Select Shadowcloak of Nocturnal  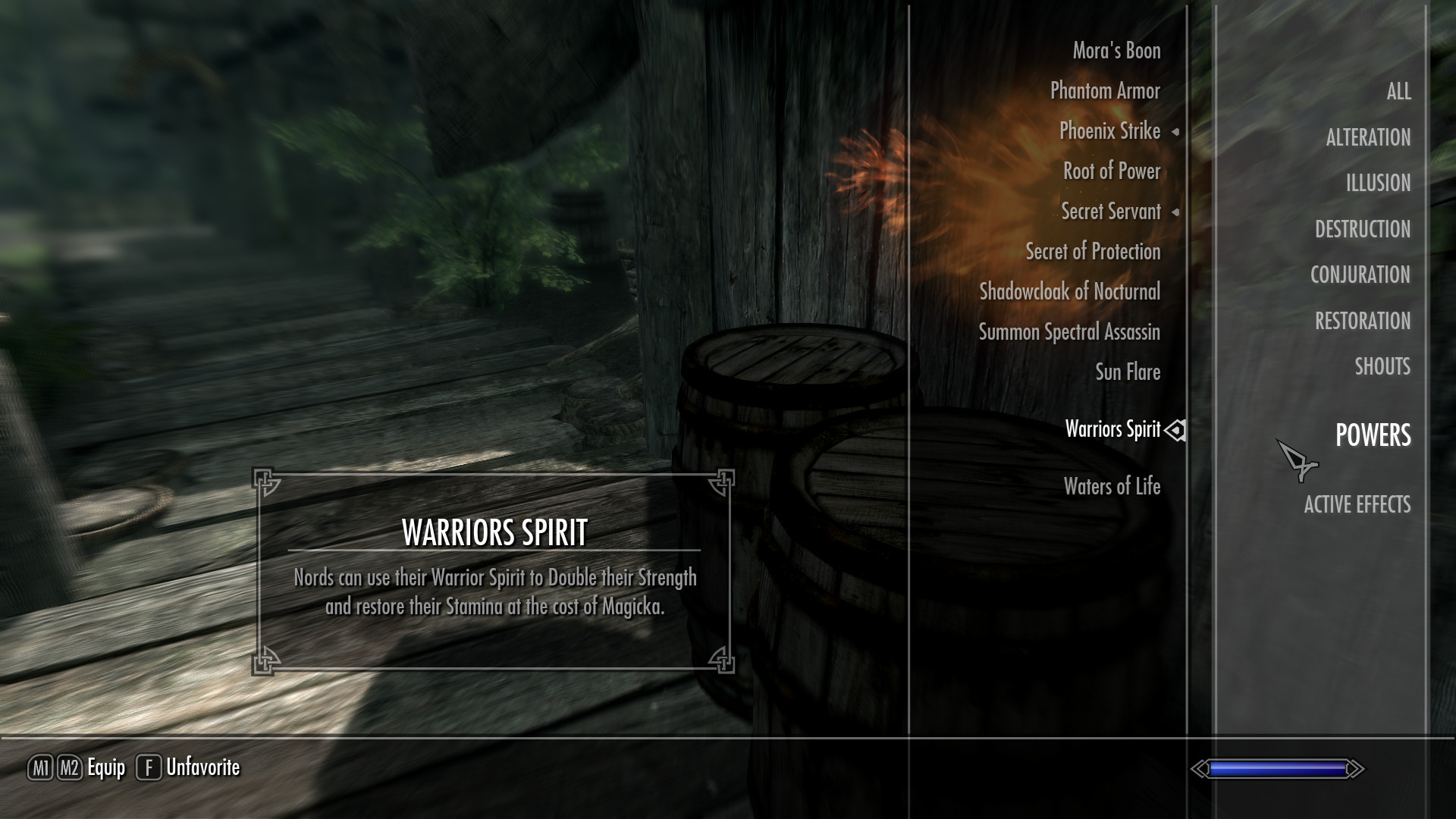click(1069, 292)
